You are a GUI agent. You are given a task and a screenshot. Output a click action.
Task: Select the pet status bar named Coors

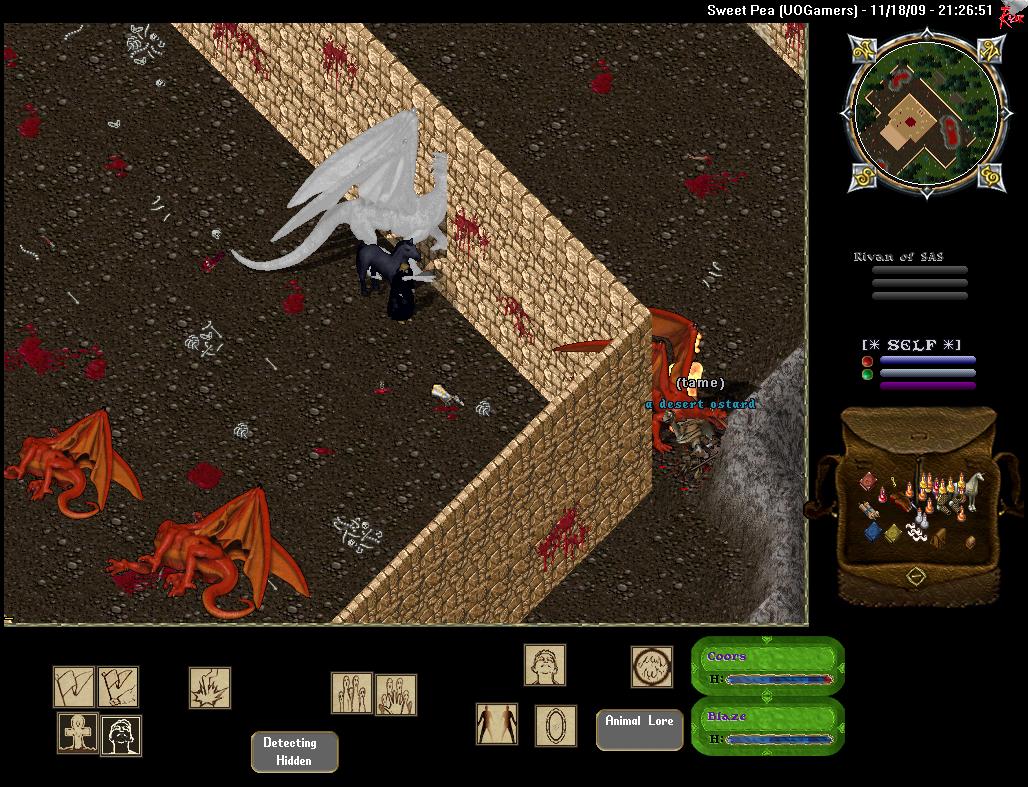point(768,667)
